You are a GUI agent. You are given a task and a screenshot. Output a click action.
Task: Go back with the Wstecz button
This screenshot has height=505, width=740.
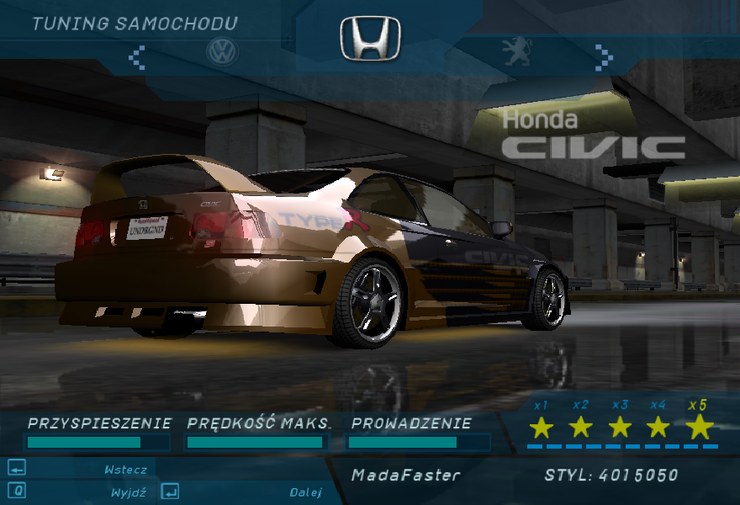pos(125,469)
